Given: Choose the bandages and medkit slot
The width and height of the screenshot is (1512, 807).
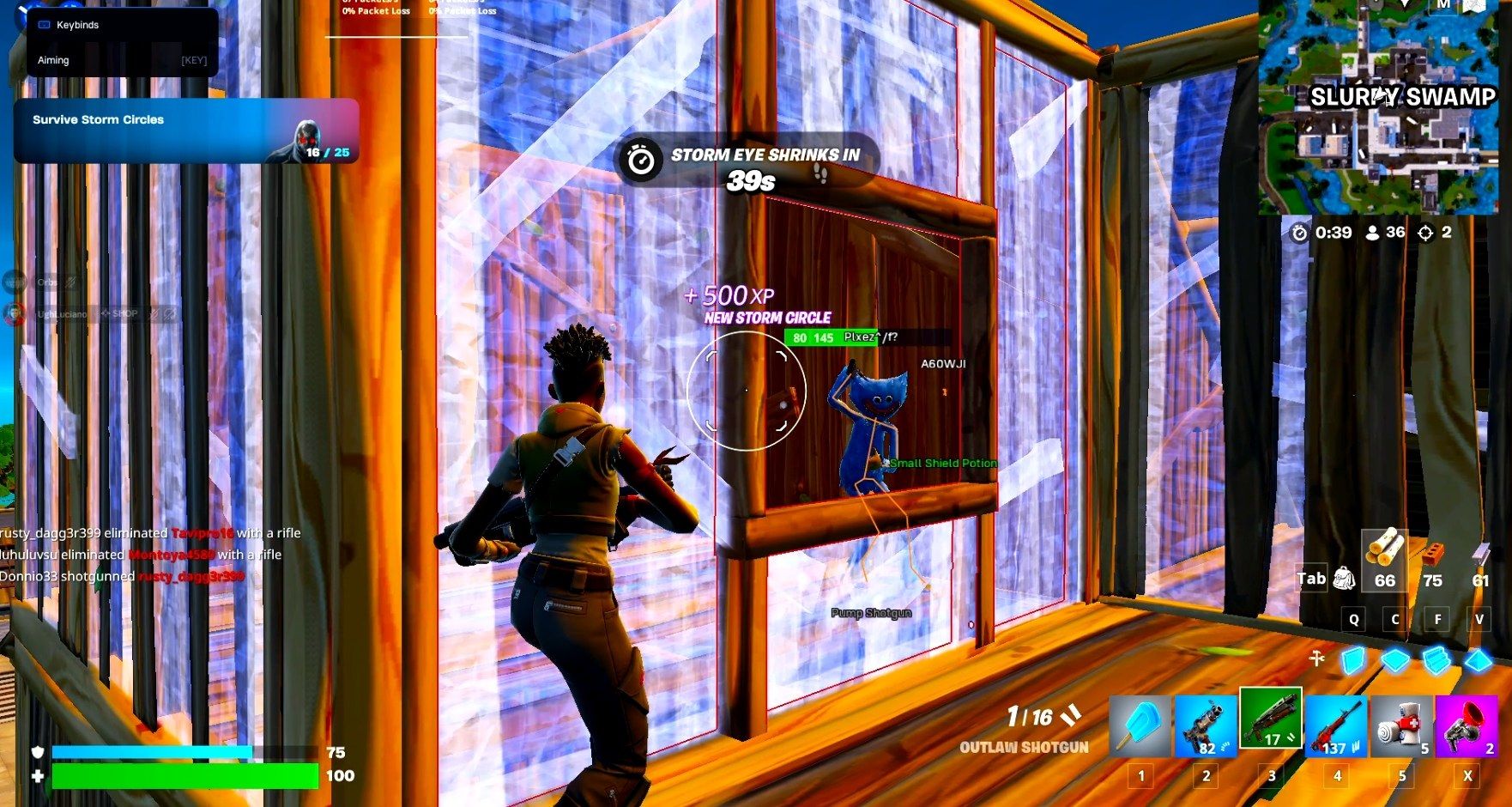Looking at the screenshot, I should [x=1401, y=727].
